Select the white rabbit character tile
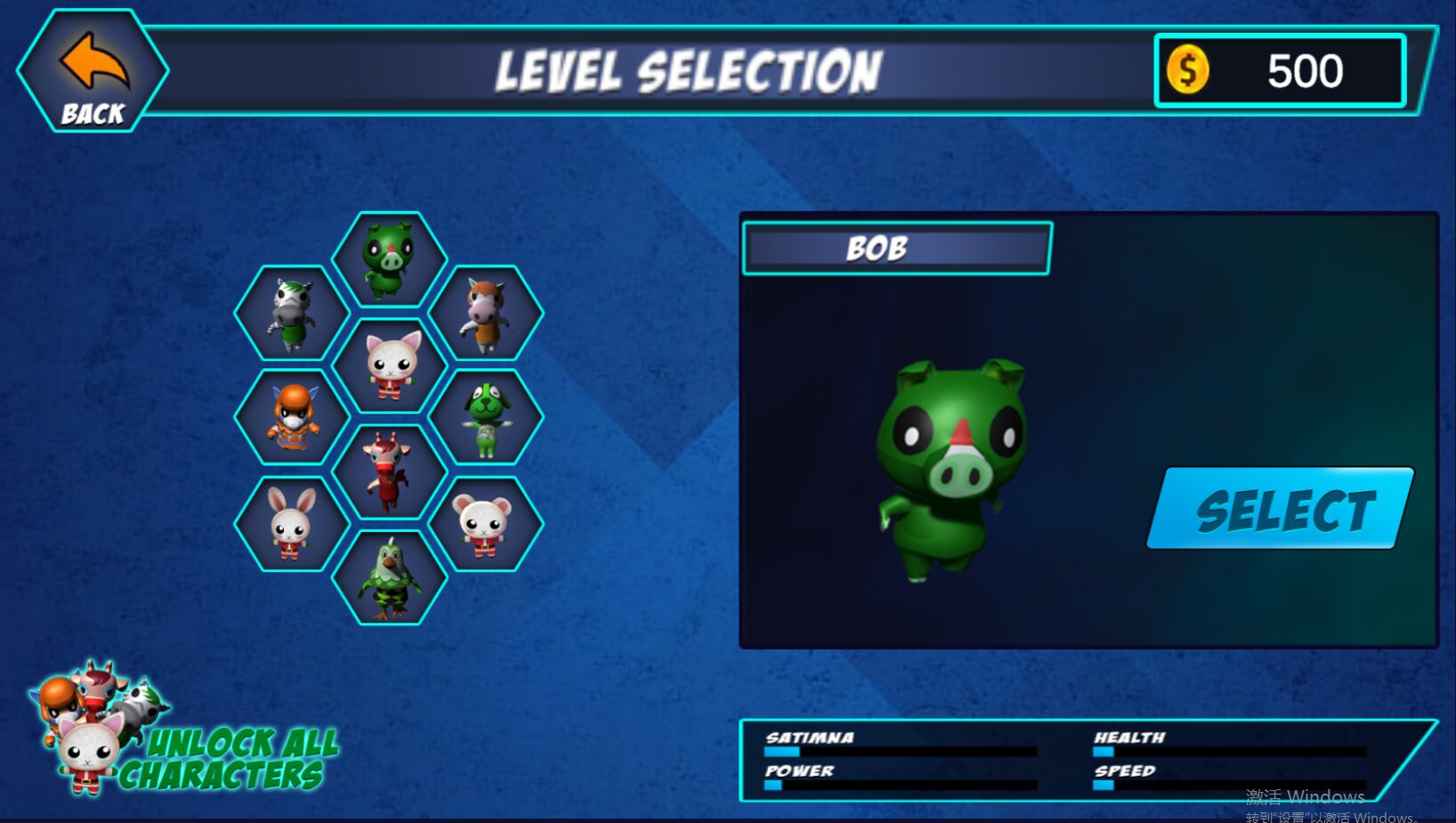 (x=292, y=524)
